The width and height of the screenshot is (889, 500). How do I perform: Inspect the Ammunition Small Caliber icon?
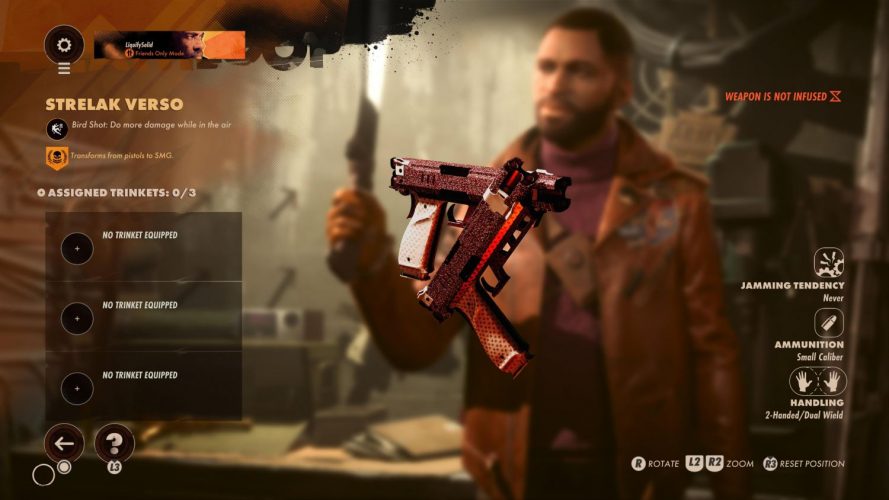pyautogui.click(x=829, y=322)
